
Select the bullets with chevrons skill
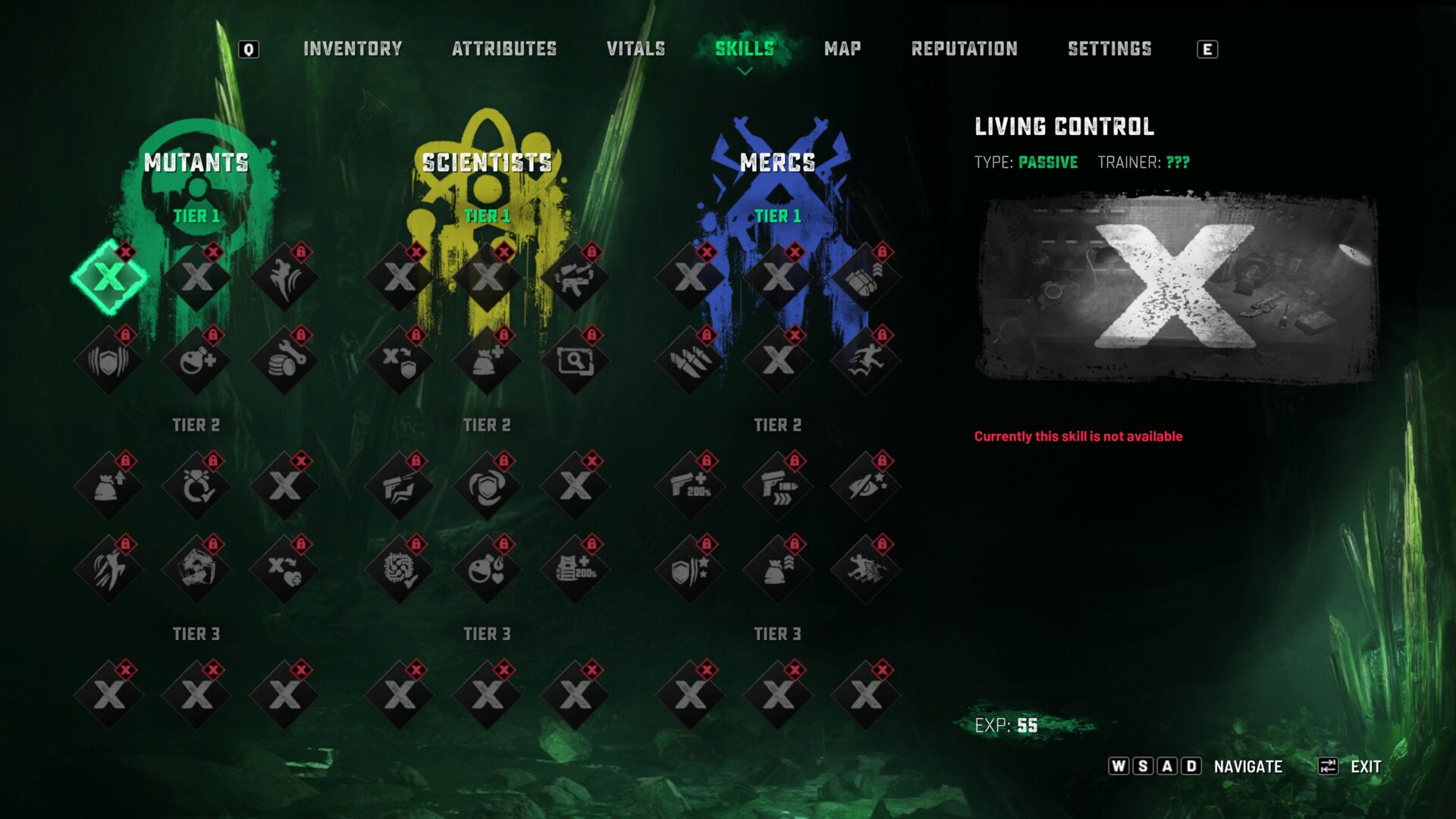pos(865,278)
